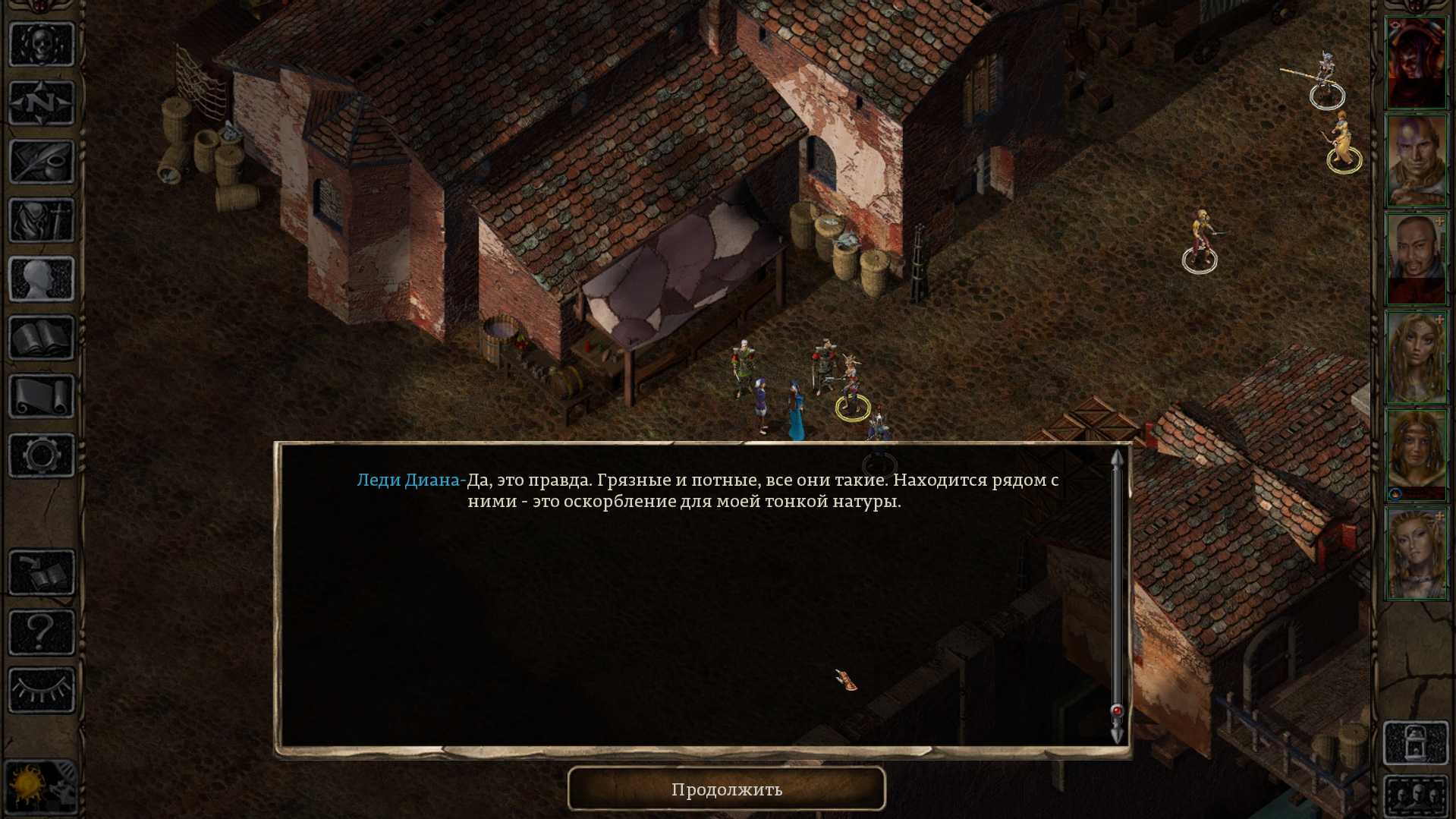Toggle the closed-eye icon in the sidebar
This screenshot has height=819, width=1456.
42,689
